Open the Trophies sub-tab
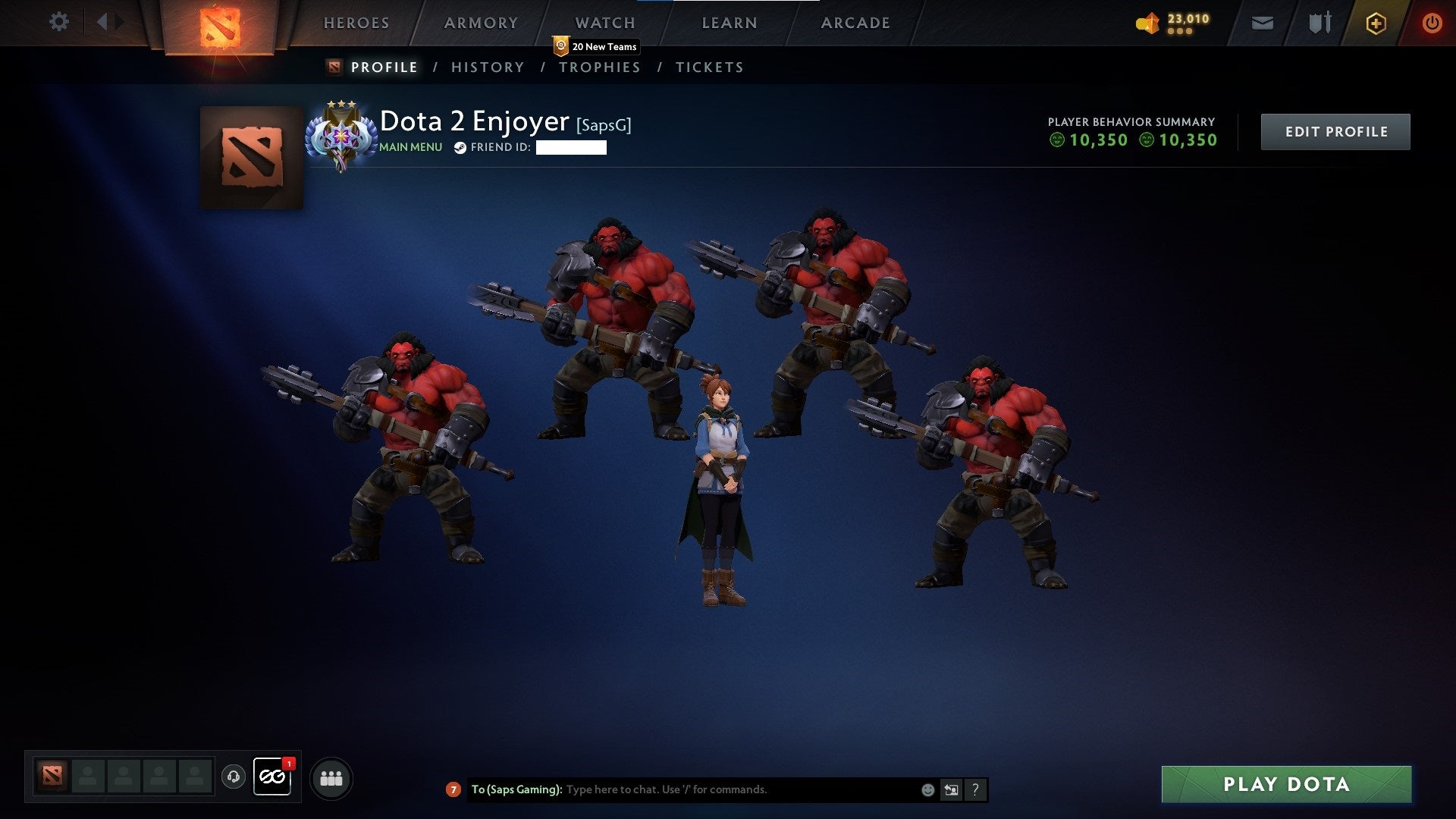 pyautogui.click(x=600, y=67)
